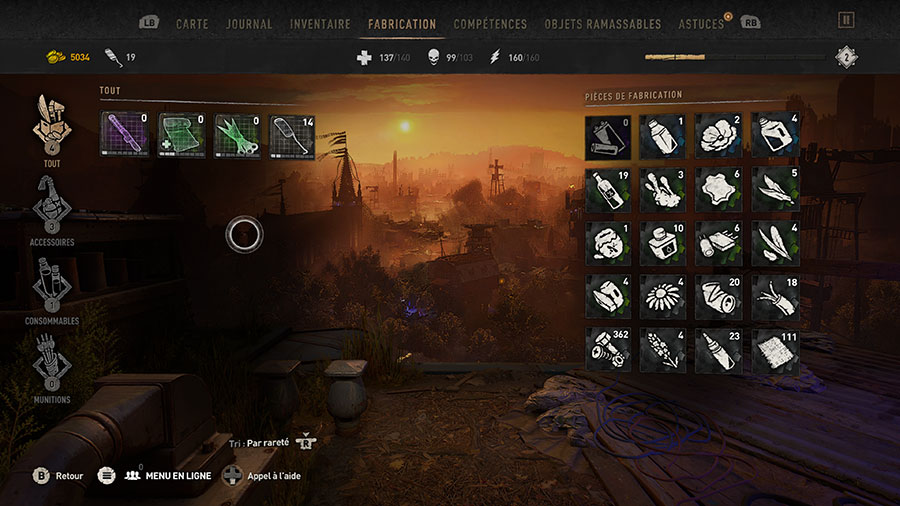The image size is (900, 506).
Task: Open the Compétences tab
Action: coord(490,23)
